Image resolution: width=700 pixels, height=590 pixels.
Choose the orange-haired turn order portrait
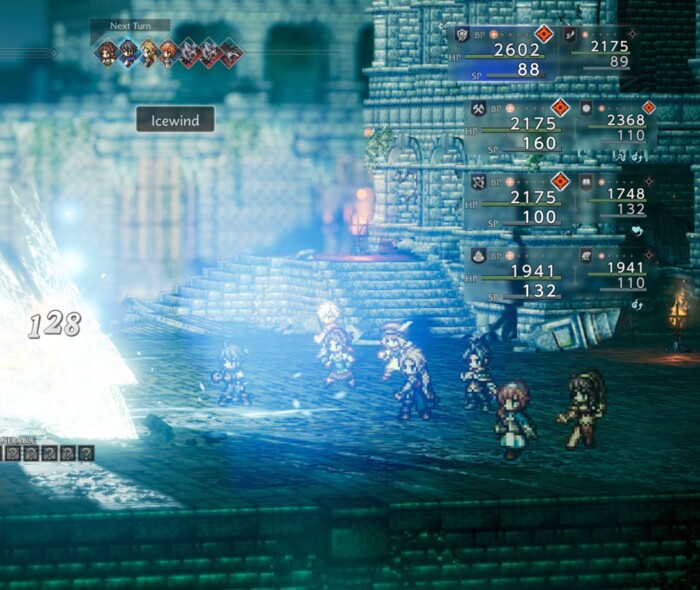click(x=168, y=53)
